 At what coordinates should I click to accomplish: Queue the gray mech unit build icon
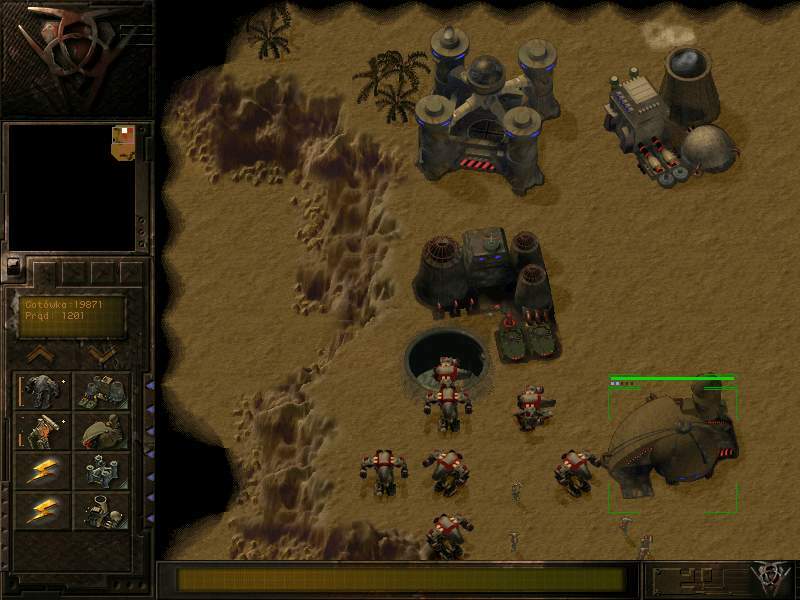[x=42, y=390]
